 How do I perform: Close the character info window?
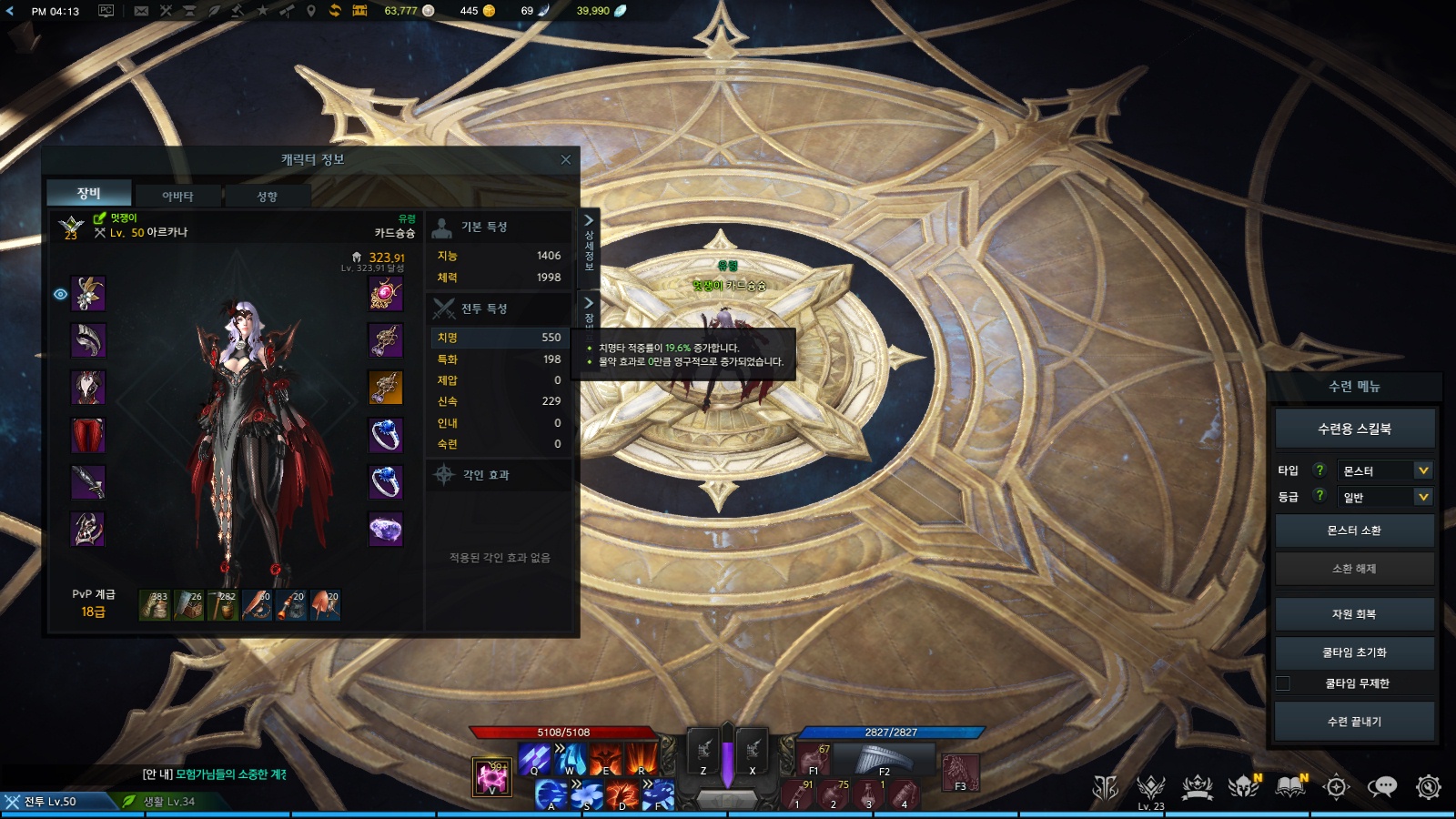[x=566, y=160]
